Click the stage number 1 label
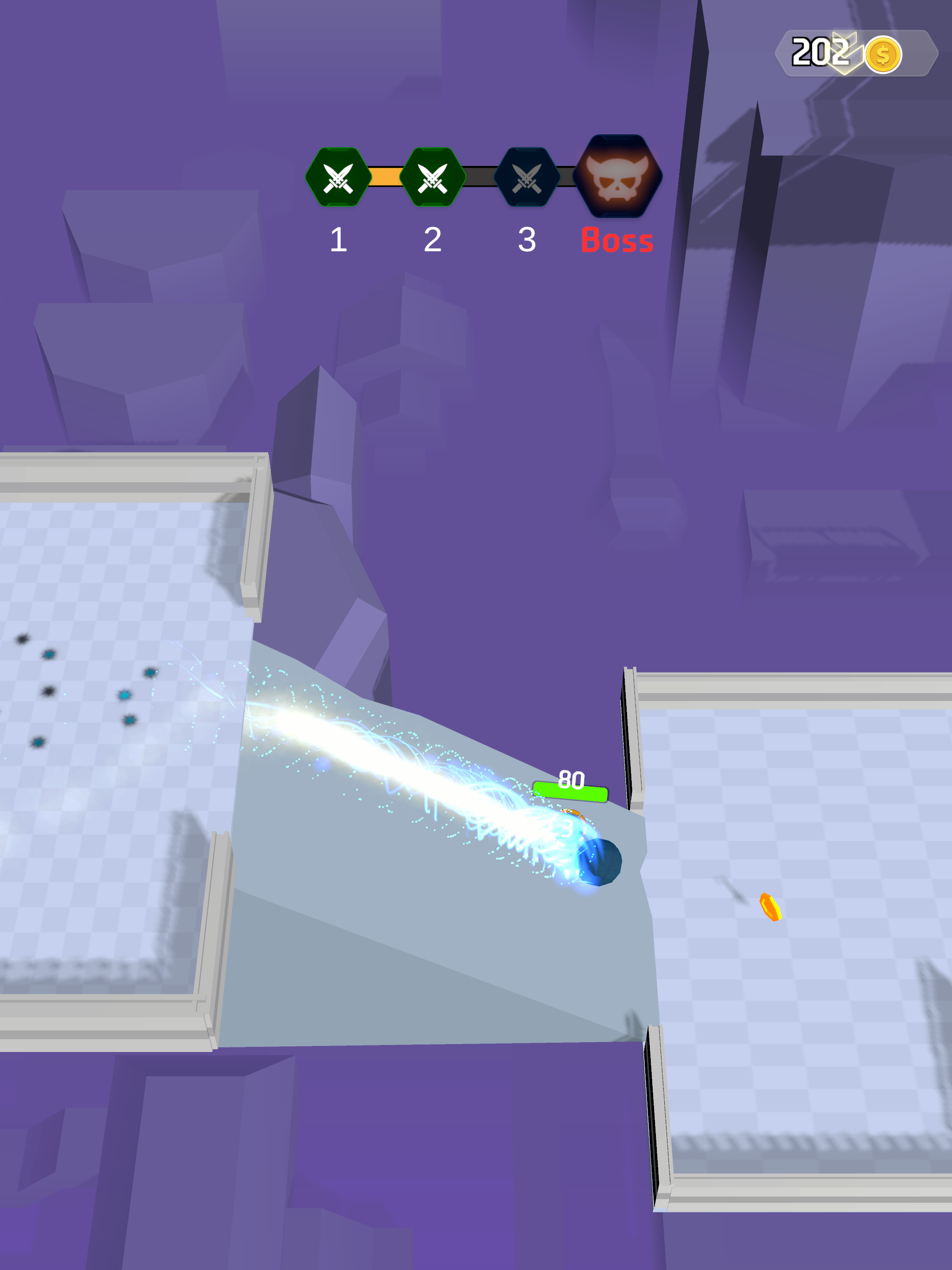Viewport: 952px width, 1270px height. (x=338, y=240)
